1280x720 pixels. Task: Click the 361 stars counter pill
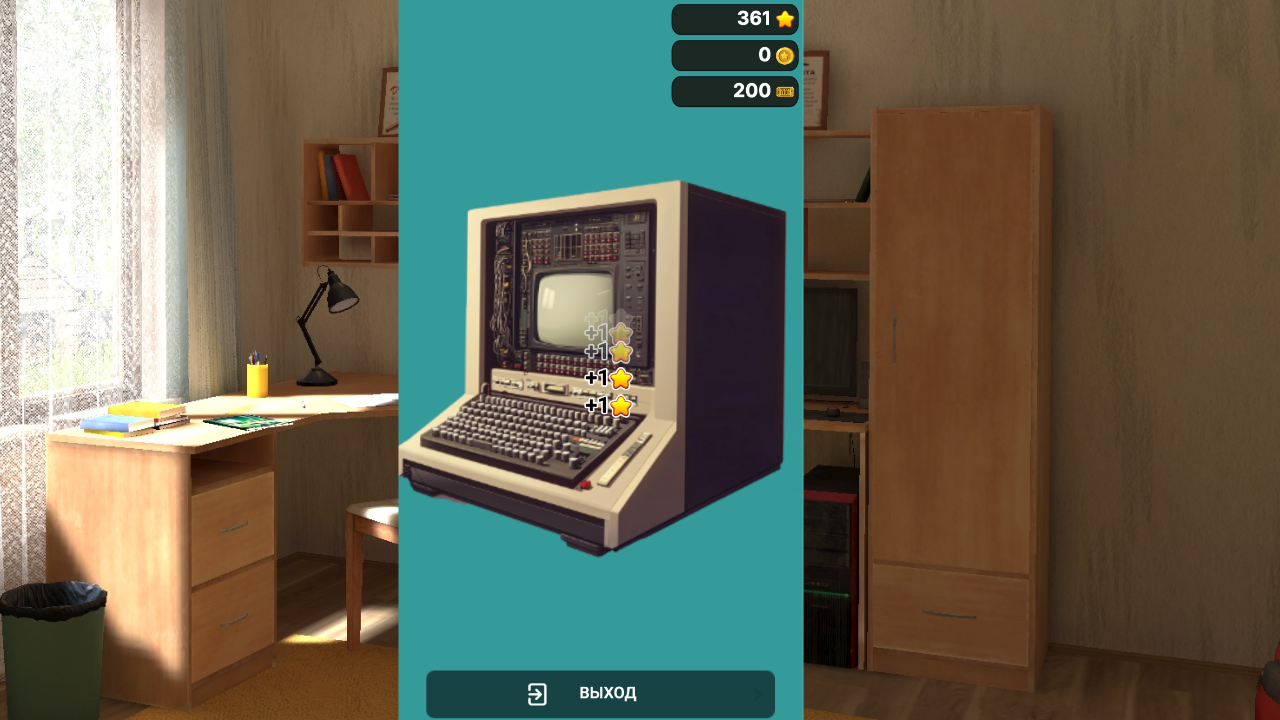coord(735,18)
